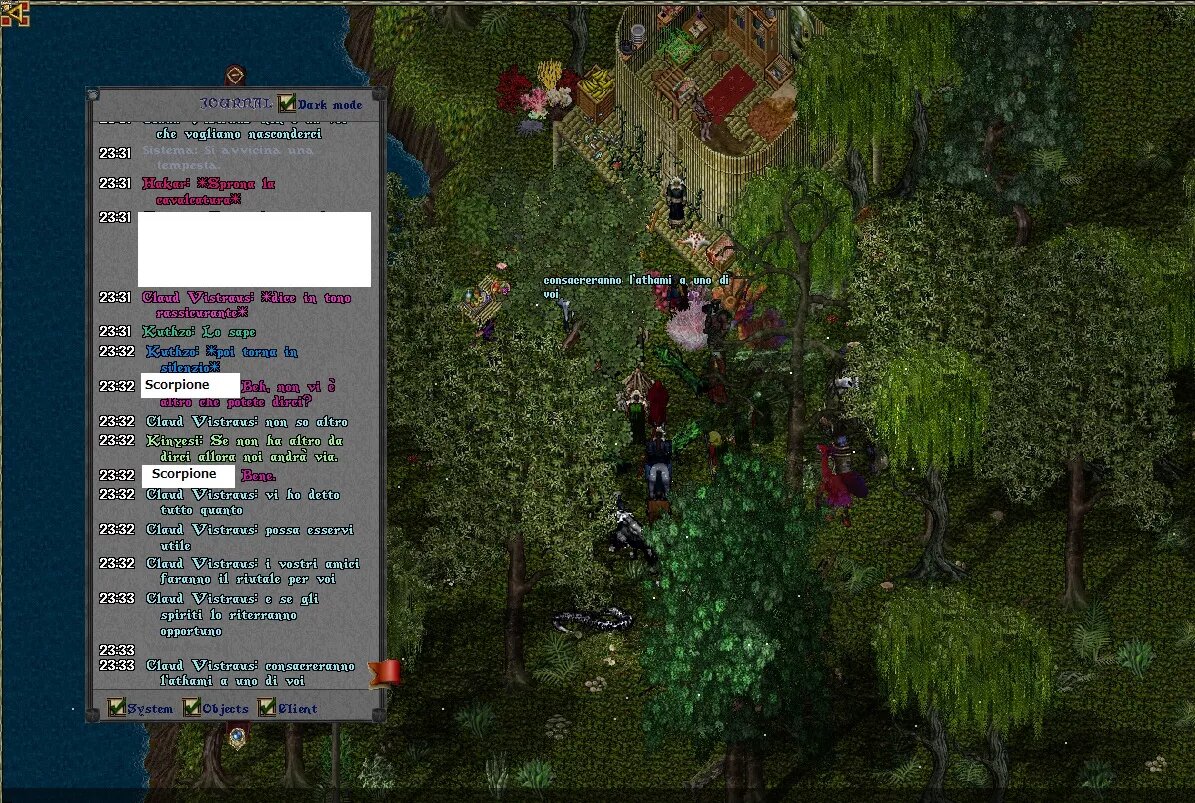Uncheck the System messages filter

(117, 708)
